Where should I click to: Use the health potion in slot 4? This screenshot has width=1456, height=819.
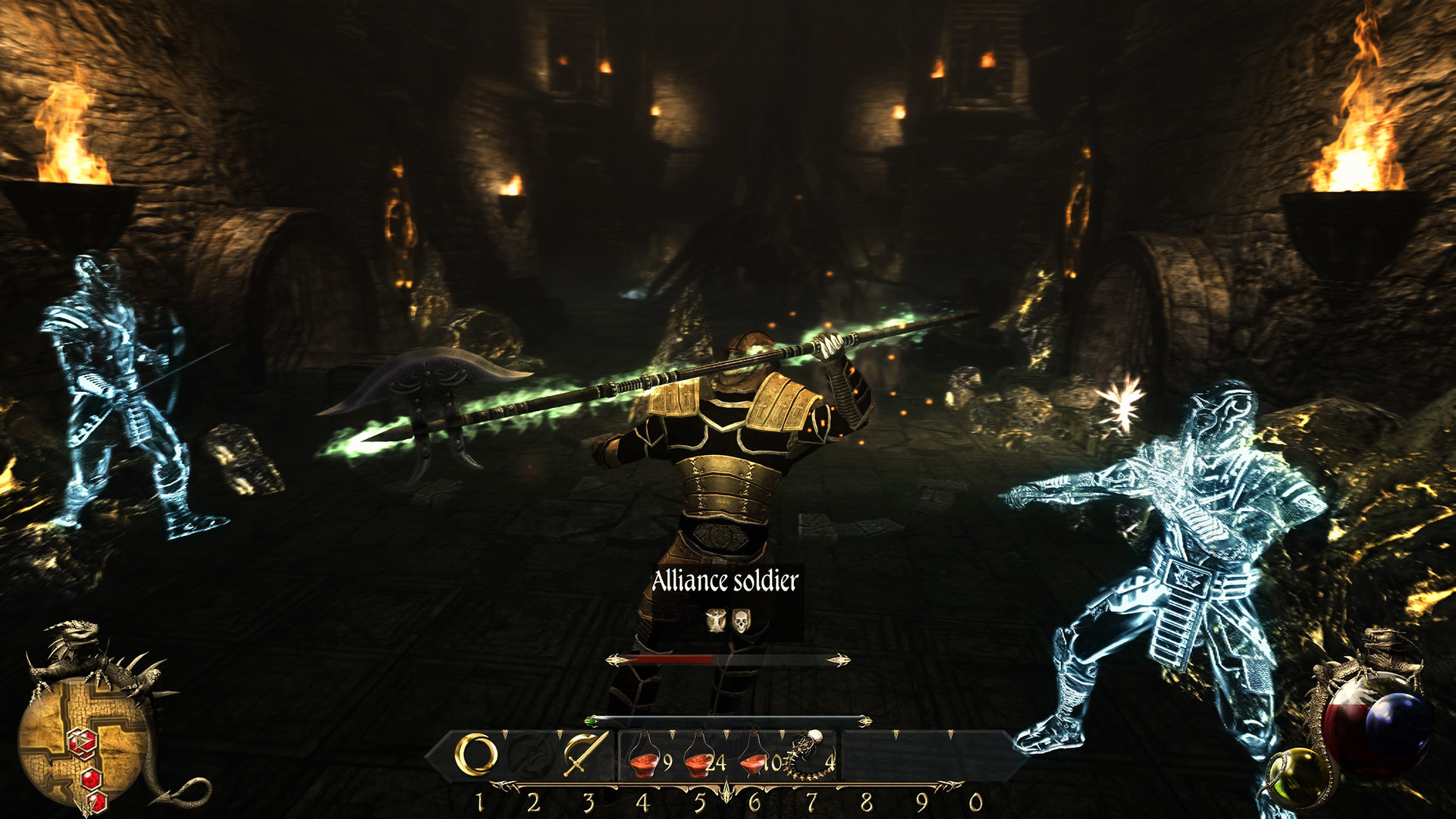(x=645, y=757)
